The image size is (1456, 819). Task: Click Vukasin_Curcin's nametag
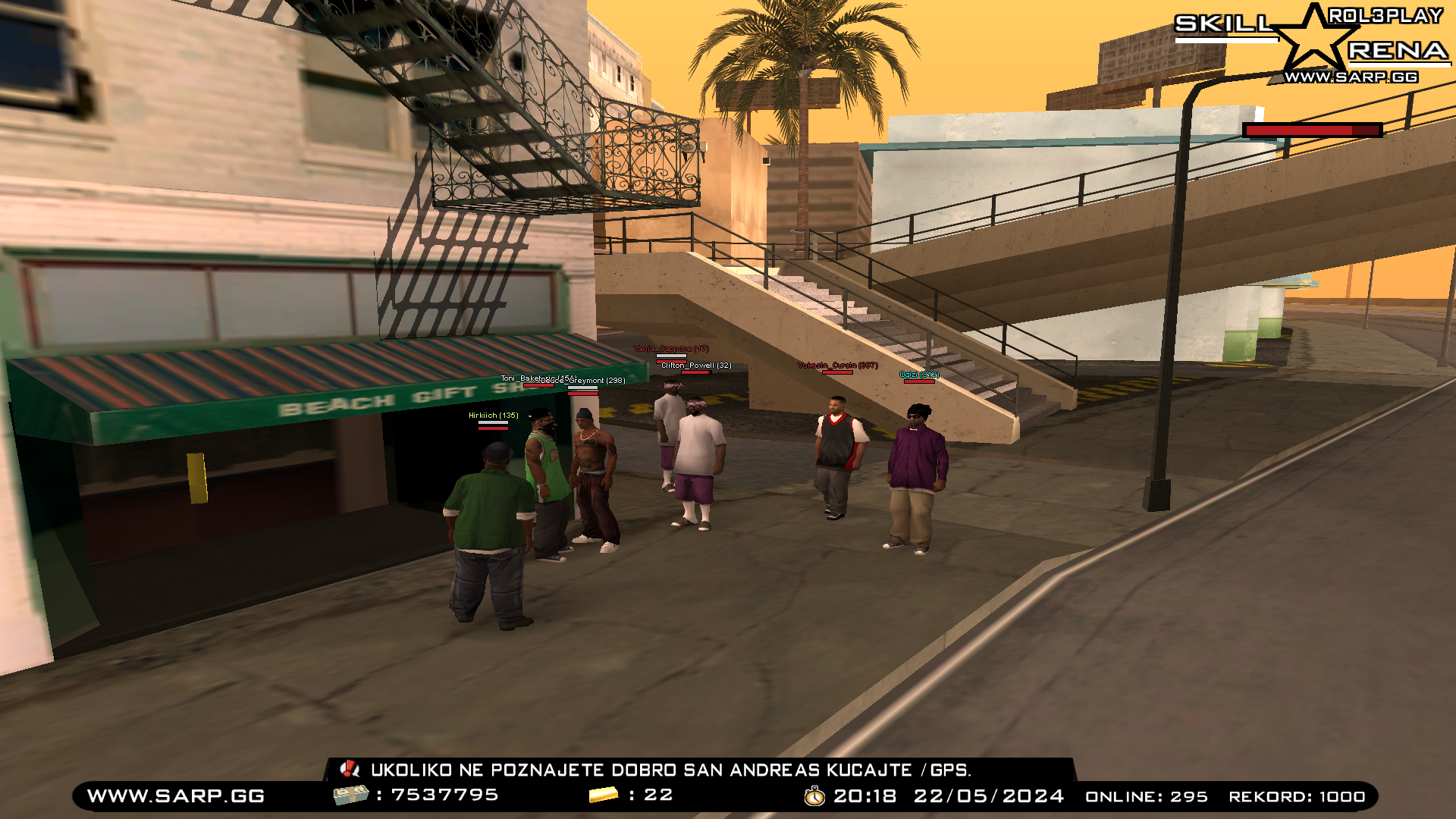pos(838,365)
